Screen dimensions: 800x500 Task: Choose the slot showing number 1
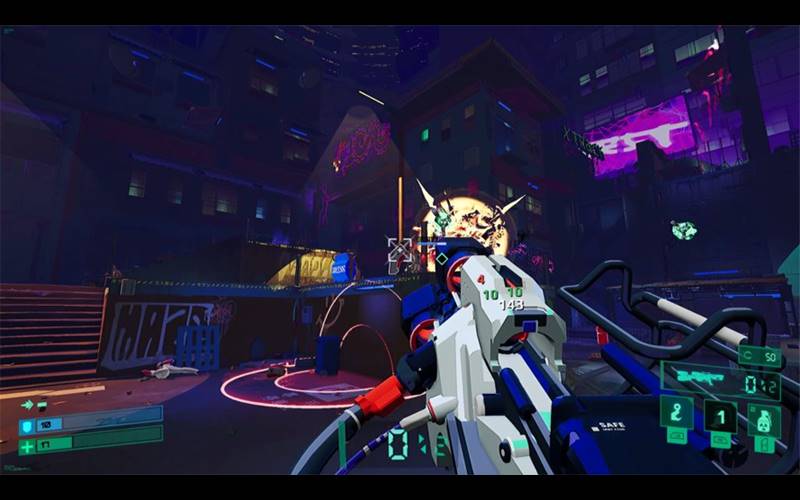pyautogui.click(x=720, y=415)
